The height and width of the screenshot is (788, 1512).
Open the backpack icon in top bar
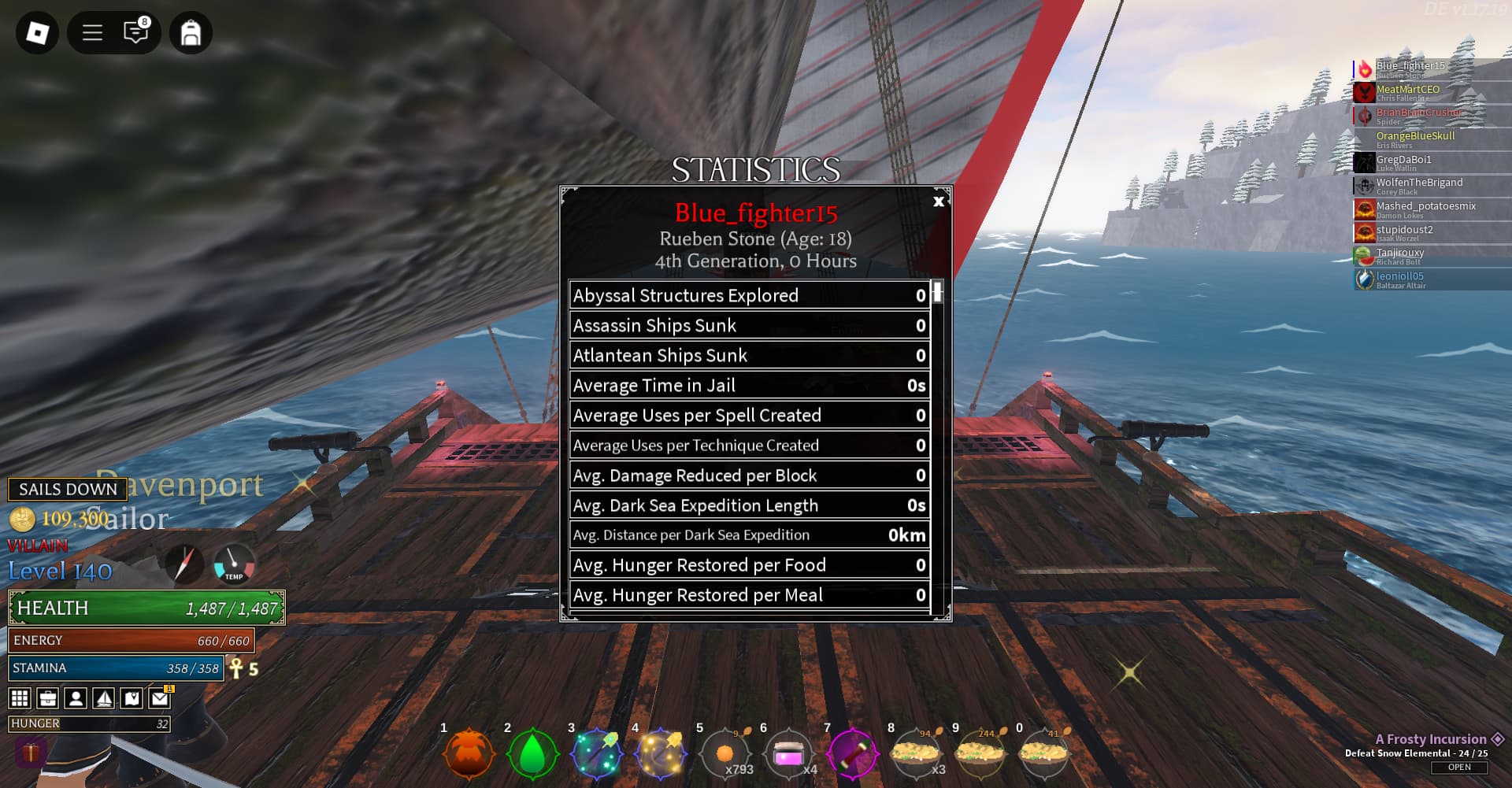pos(191,33)
